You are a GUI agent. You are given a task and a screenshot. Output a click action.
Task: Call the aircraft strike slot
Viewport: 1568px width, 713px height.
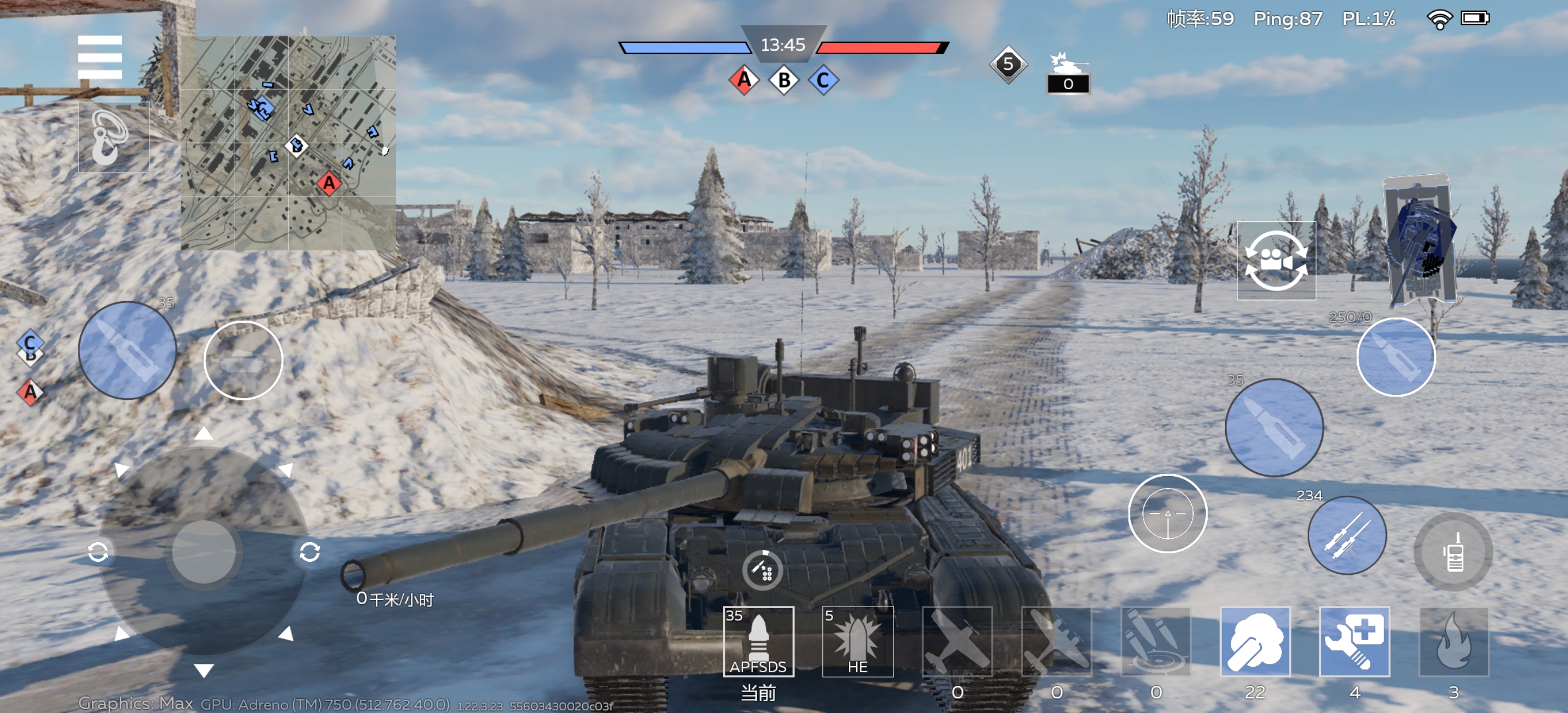click(957, 641)
